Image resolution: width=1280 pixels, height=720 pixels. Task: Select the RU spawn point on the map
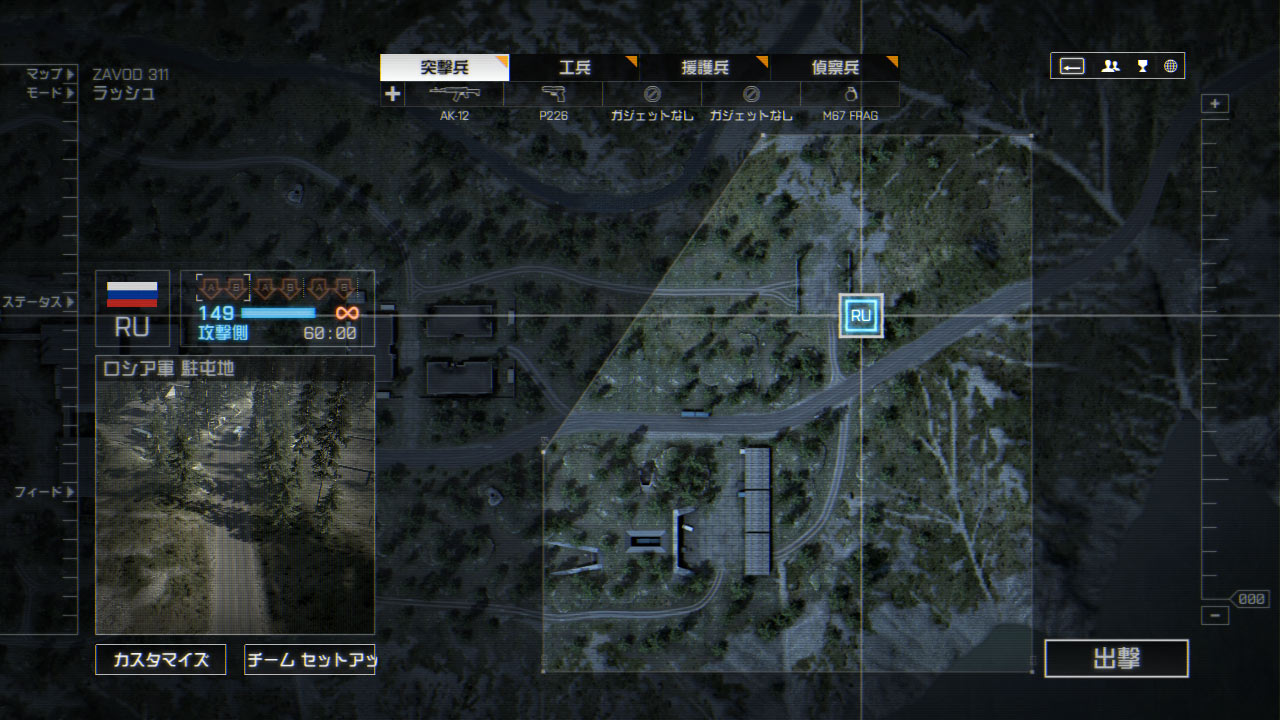(861, 316)
